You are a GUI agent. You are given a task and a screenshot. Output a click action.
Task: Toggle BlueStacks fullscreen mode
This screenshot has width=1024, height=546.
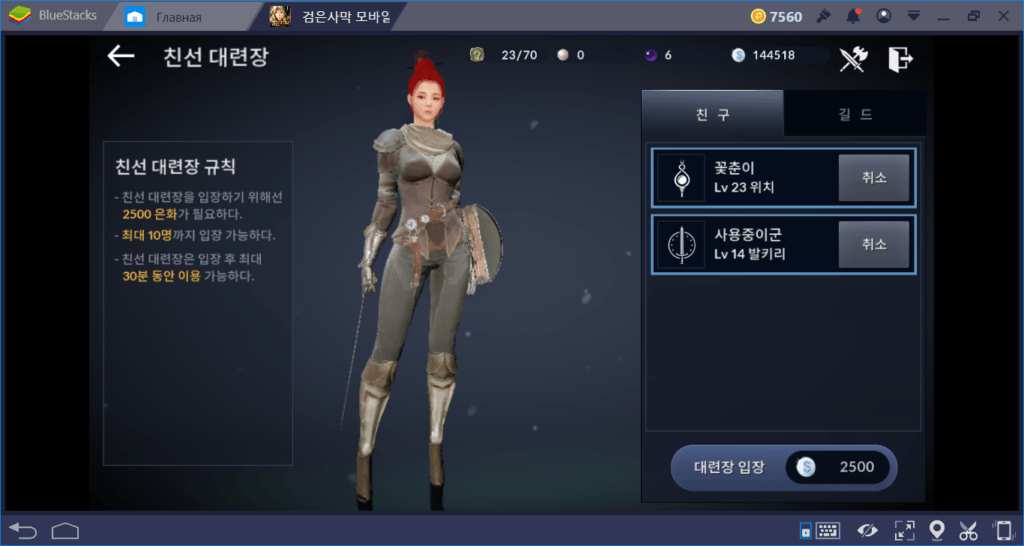pos(904,530)
